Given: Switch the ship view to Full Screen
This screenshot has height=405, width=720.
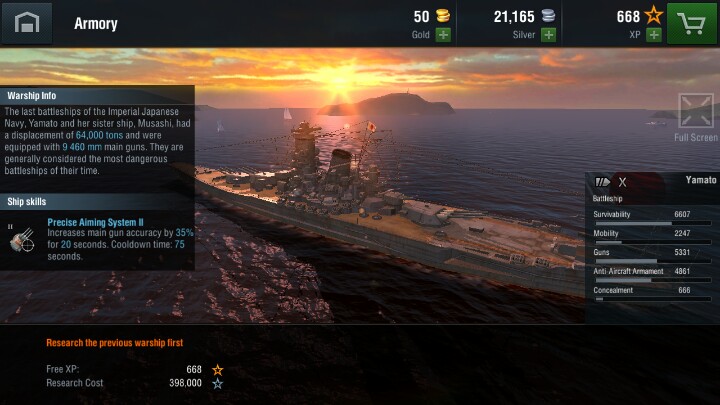Looking at the screenshot, I should click(x=696, y=111).
